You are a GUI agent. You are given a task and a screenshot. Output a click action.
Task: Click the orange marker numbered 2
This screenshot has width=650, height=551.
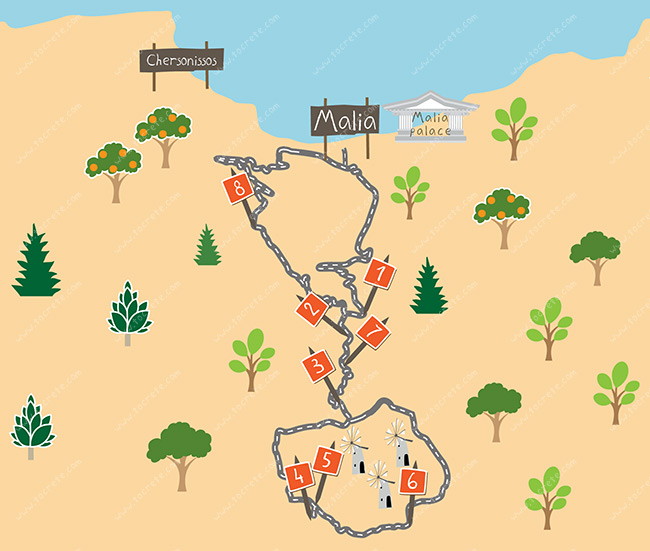click(x=312, y=308)
